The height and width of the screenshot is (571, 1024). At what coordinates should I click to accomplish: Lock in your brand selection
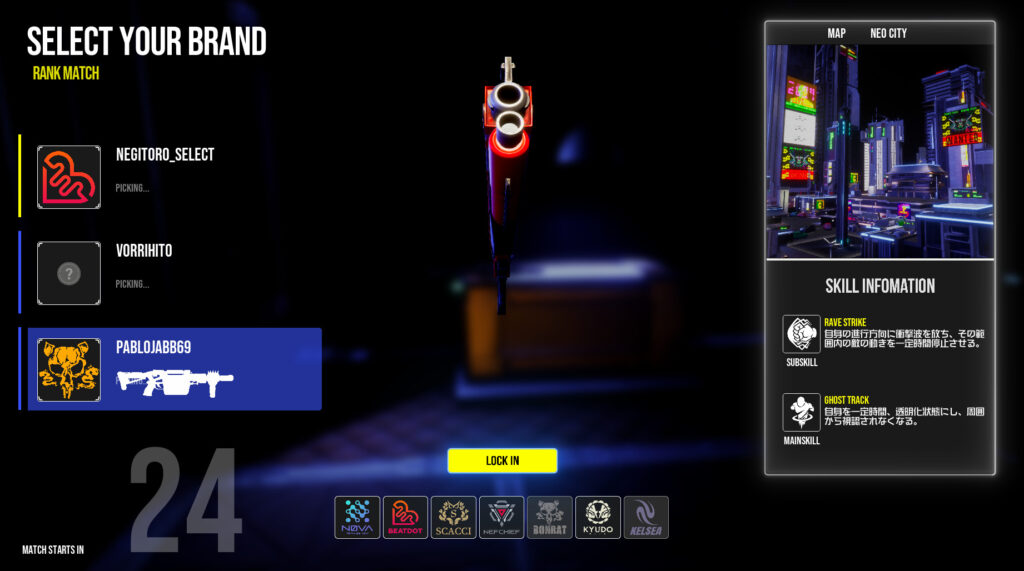coord(502,460)
